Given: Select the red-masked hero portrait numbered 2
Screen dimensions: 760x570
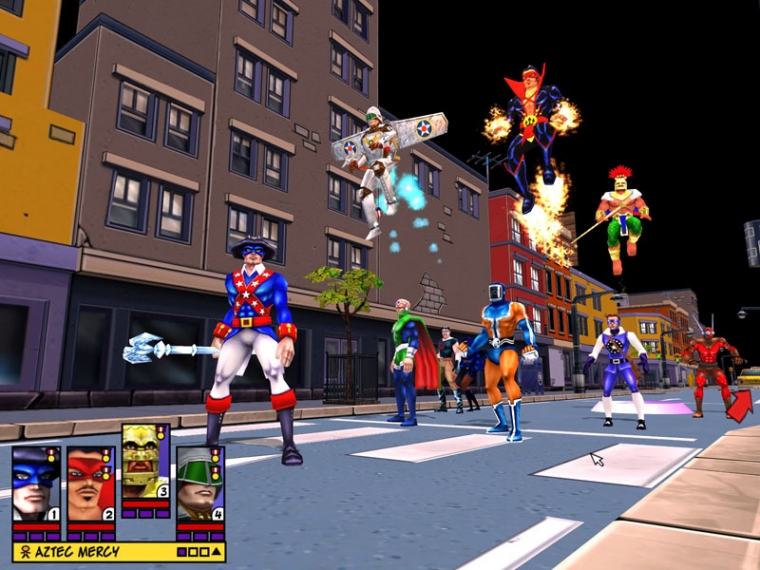Looking at the screenshot, I should pyautogui.click(x=91, y=484).
